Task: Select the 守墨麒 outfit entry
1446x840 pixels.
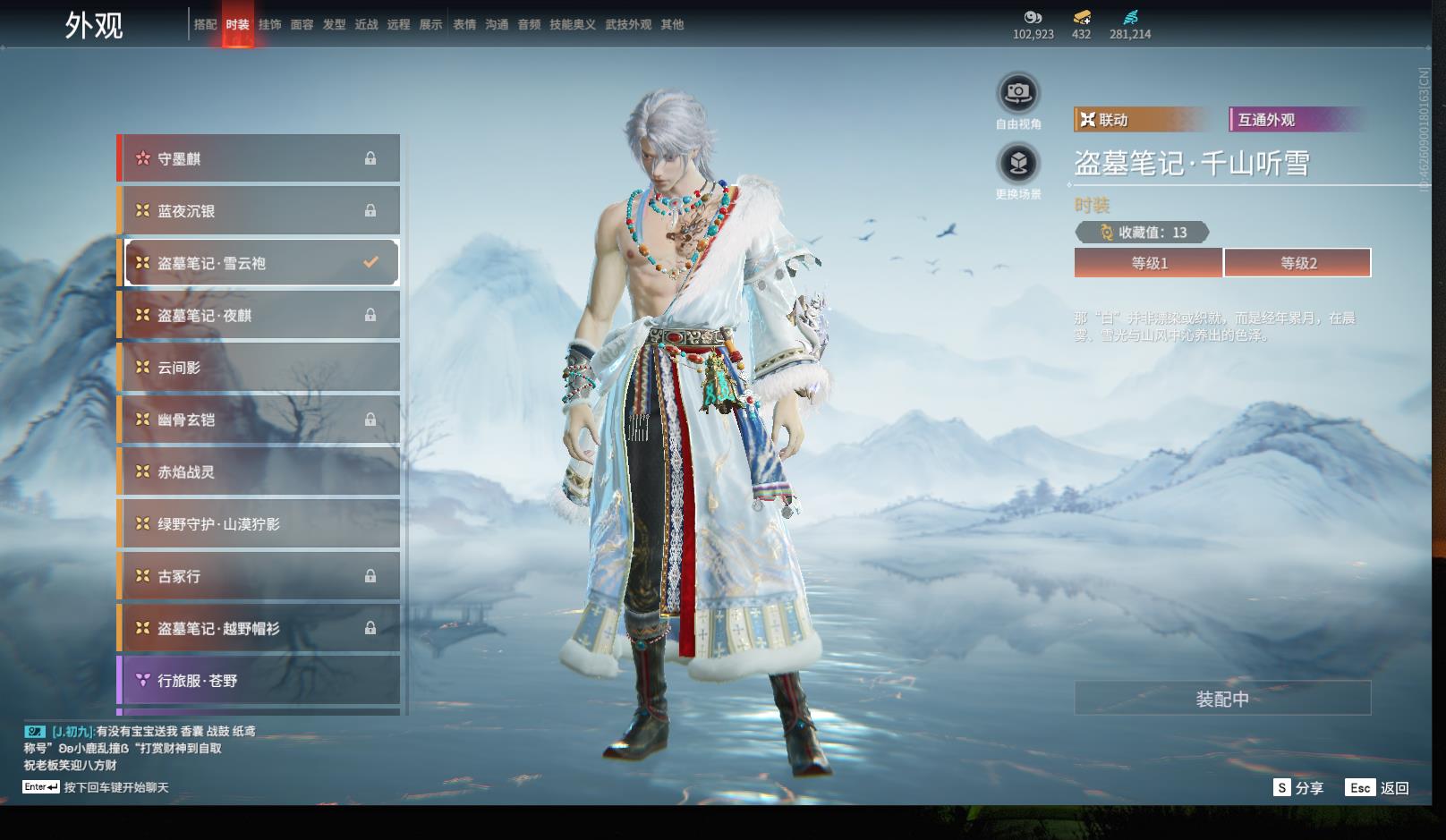Action: (x=259, y=159)
